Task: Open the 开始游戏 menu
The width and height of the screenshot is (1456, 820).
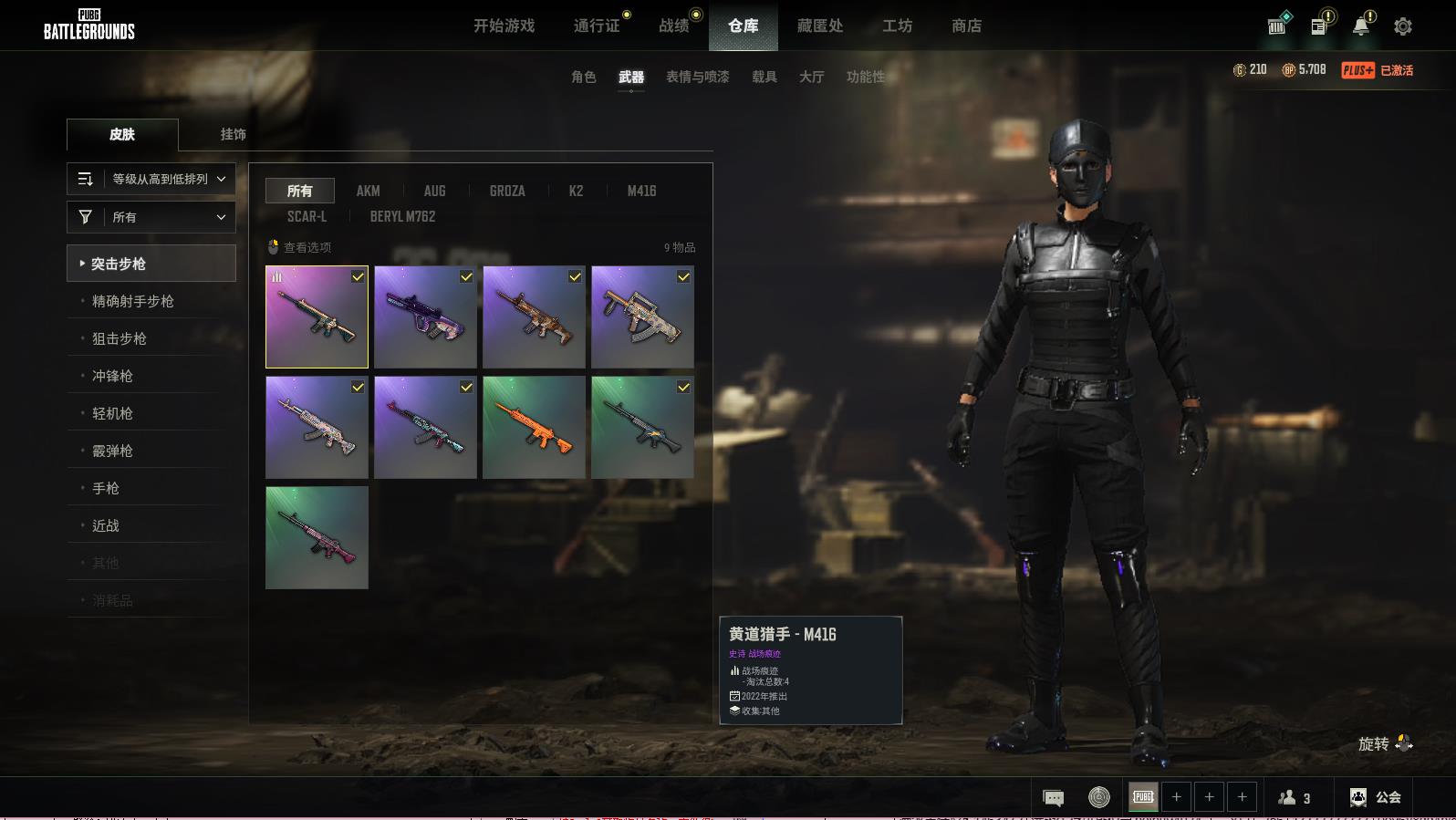Action: 504,26
